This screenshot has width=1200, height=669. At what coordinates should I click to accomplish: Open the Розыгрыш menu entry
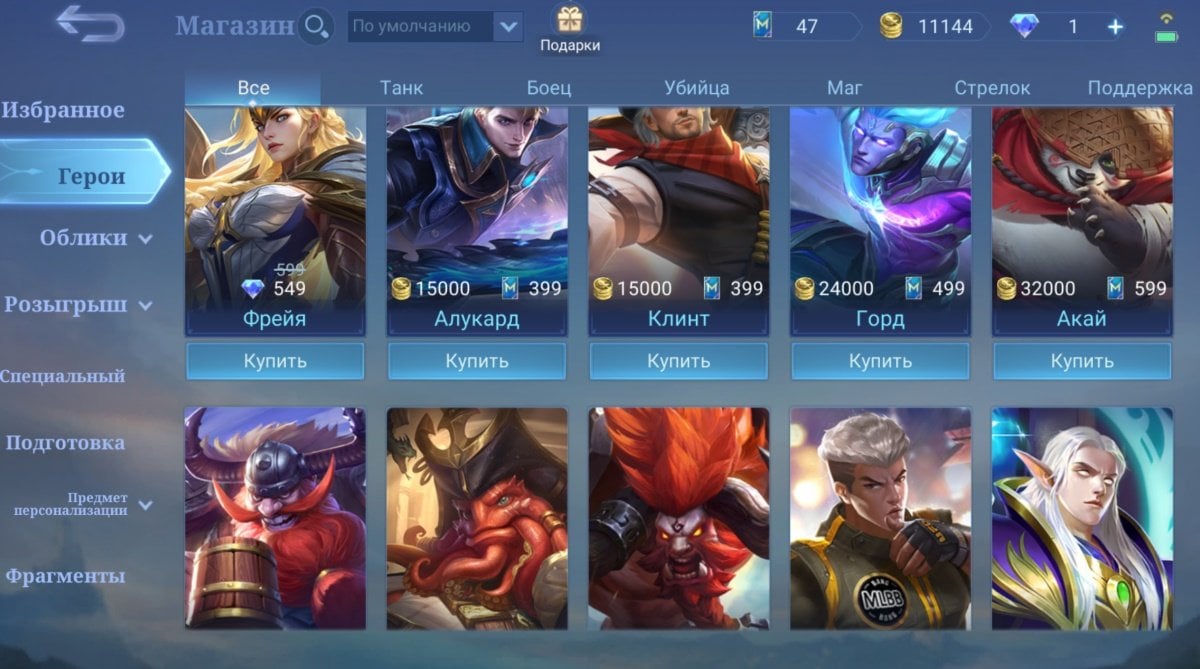(x=78, y=305)
